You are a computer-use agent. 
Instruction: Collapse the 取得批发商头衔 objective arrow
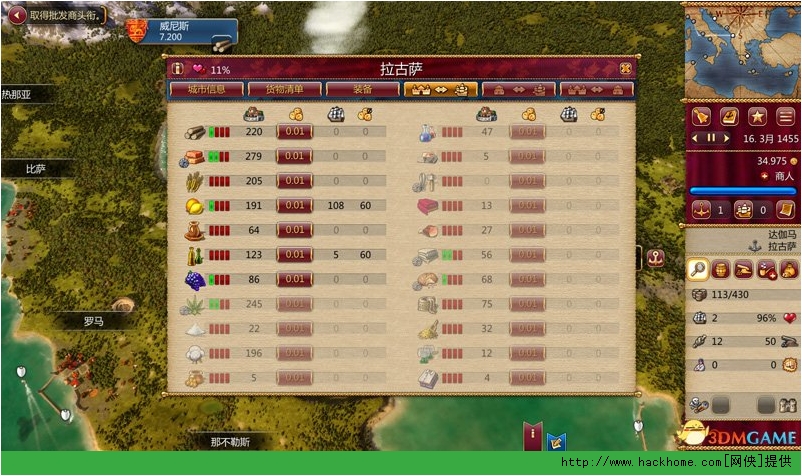point(16,15)
